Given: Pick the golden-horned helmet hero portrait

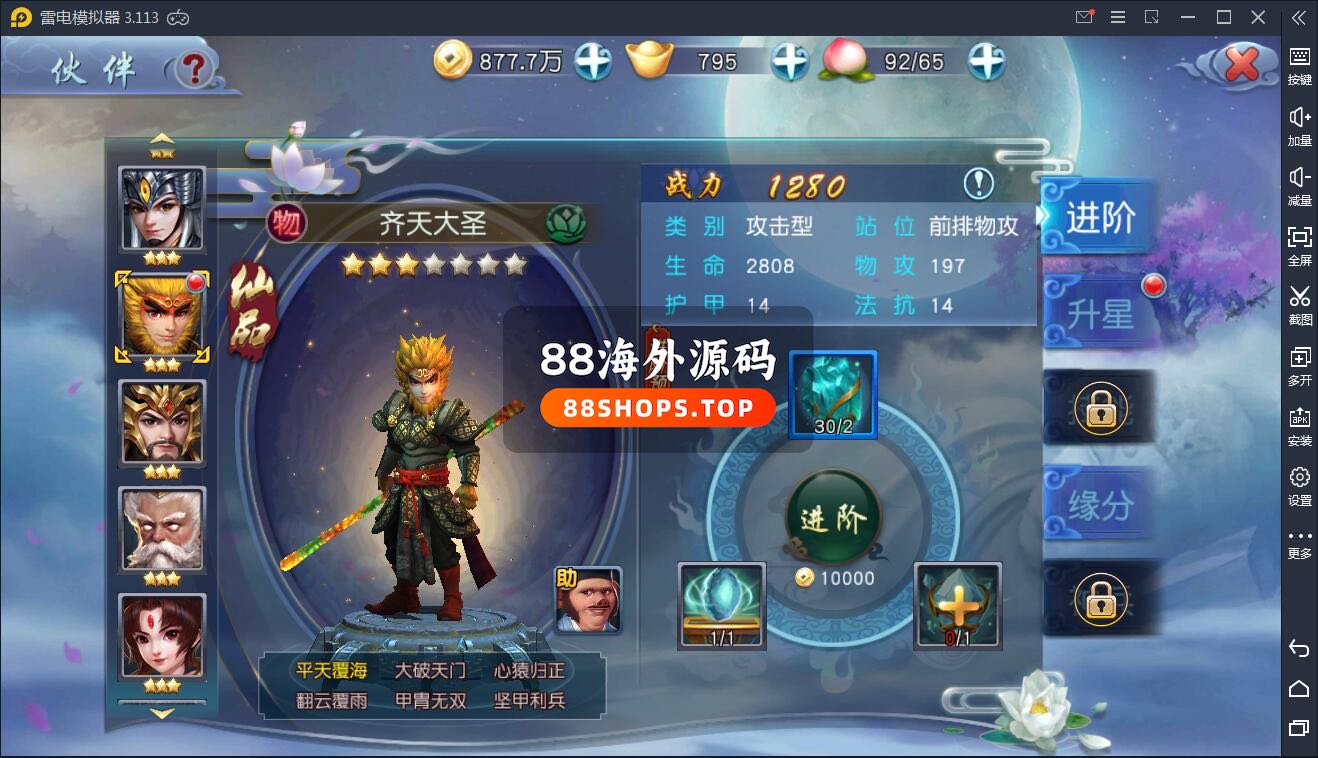Looking at the screenshot, I should [x=162, y=422].
